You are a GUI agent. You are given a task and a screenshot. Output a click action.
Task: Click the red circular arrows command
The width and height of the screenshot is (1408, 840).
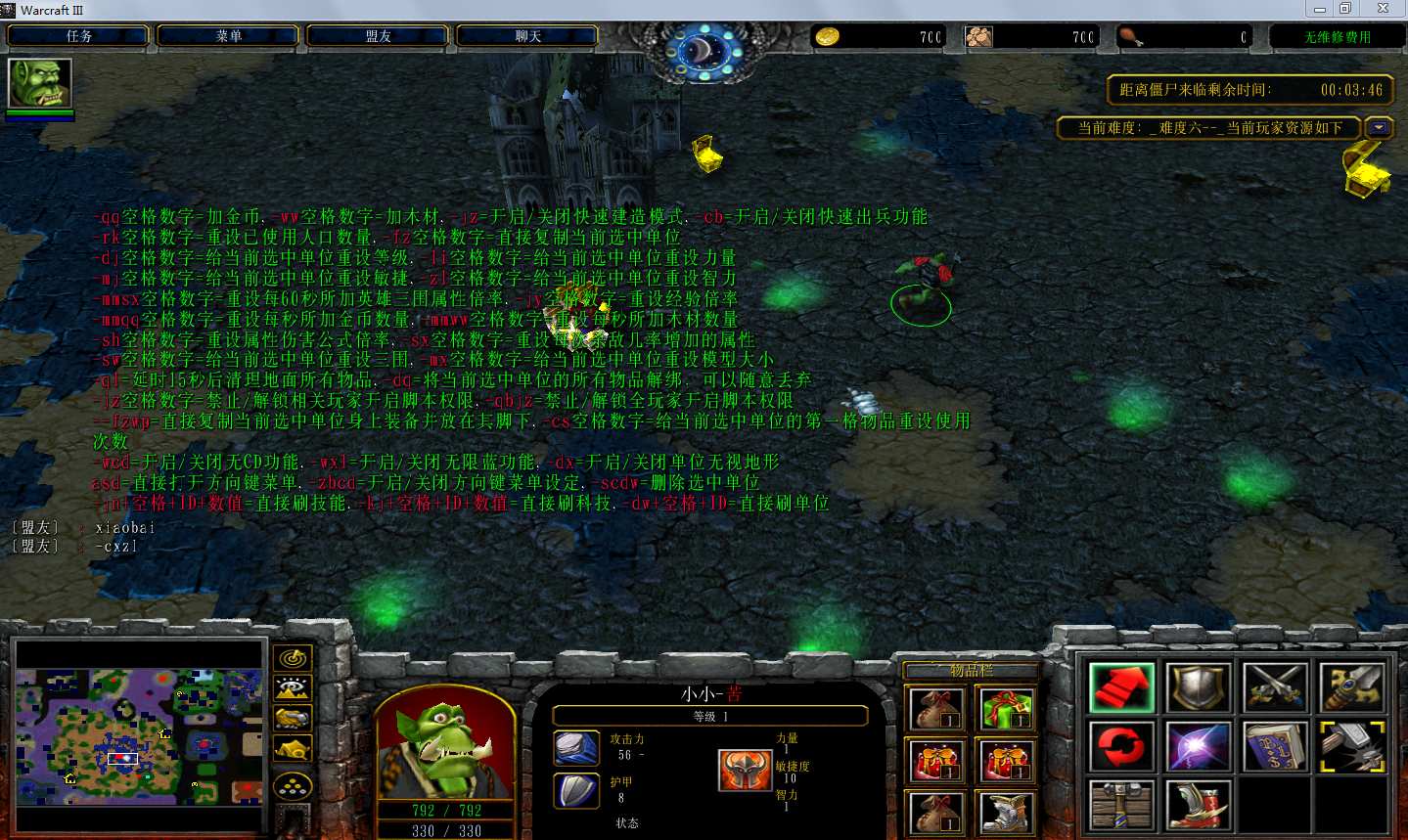point(1121,746)
